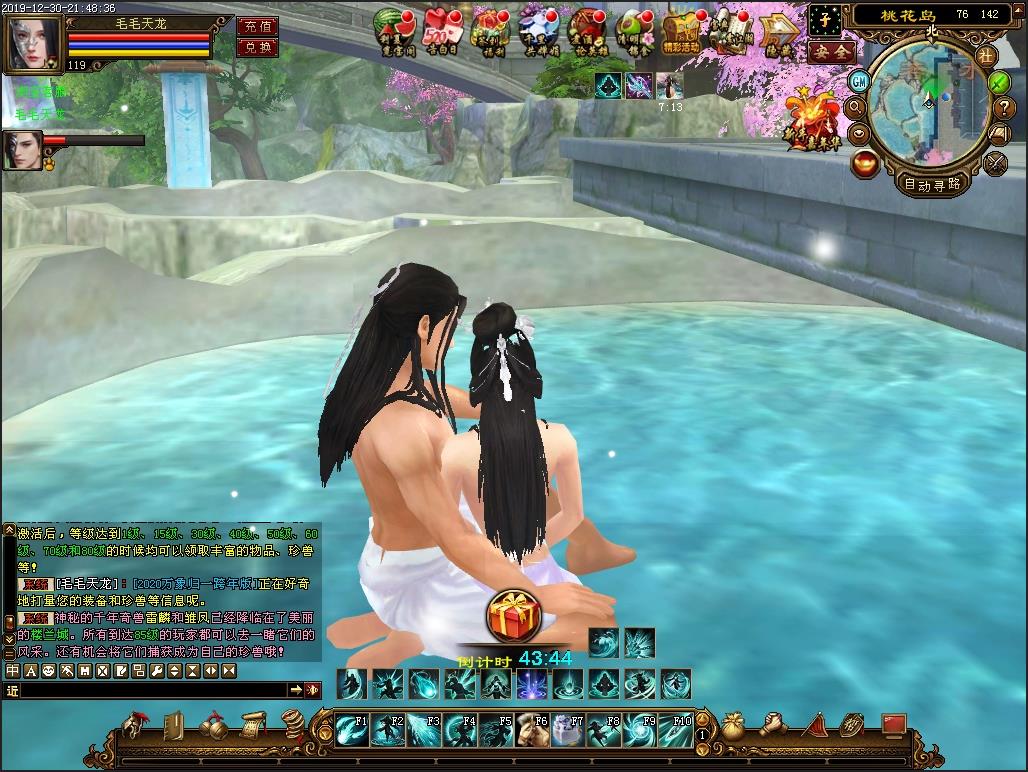This screenshot has width=1028, height=772.
Task: Click the 隐藏 arrow to hide event icons
Action: 777,32
